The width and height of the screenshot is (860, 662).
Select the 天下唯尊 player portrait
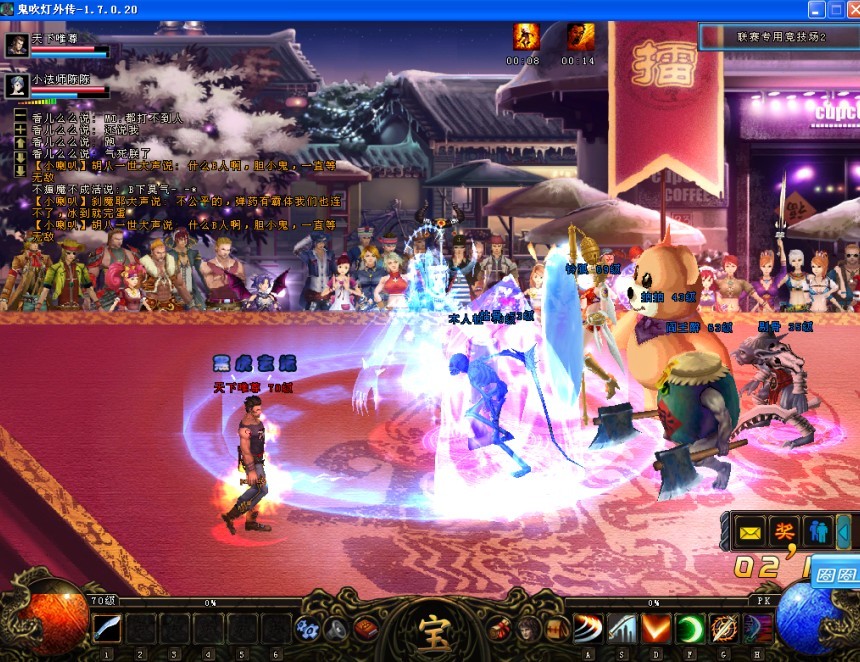(x=17, y=47)
